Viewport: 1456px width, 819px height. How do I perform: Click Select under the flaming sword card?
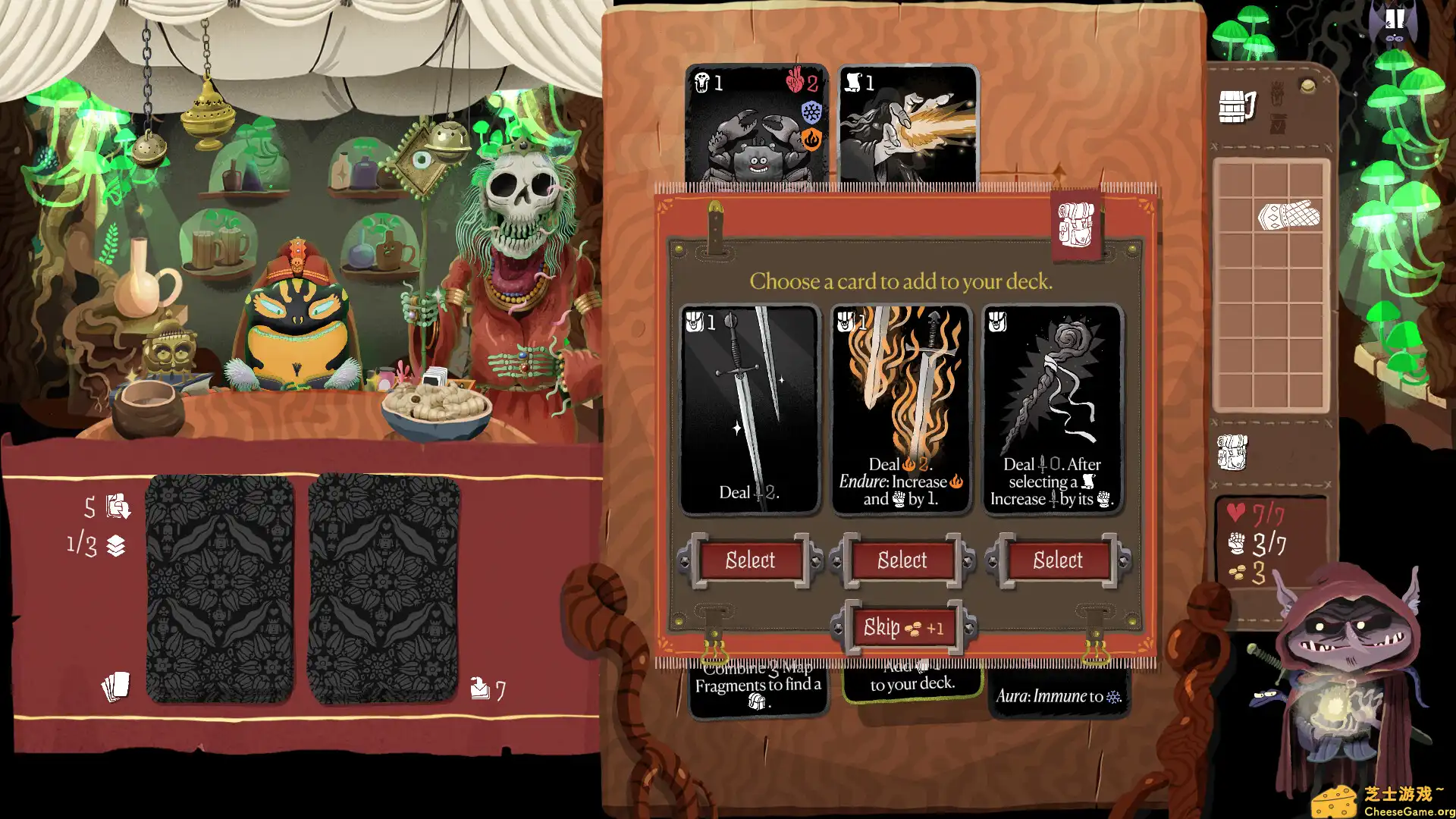click(902, 561)
